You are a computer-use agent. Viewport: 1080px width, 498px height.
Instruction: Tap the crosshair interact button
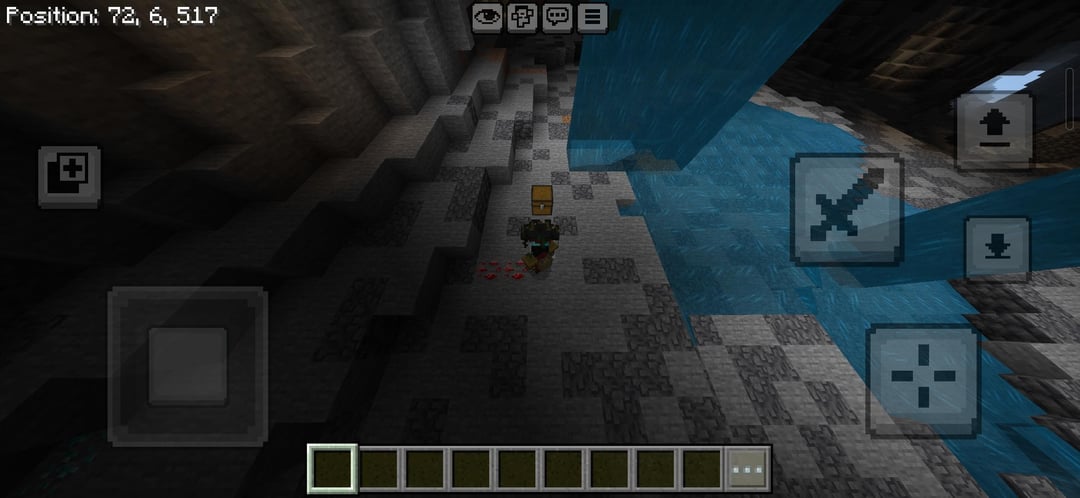922,380
